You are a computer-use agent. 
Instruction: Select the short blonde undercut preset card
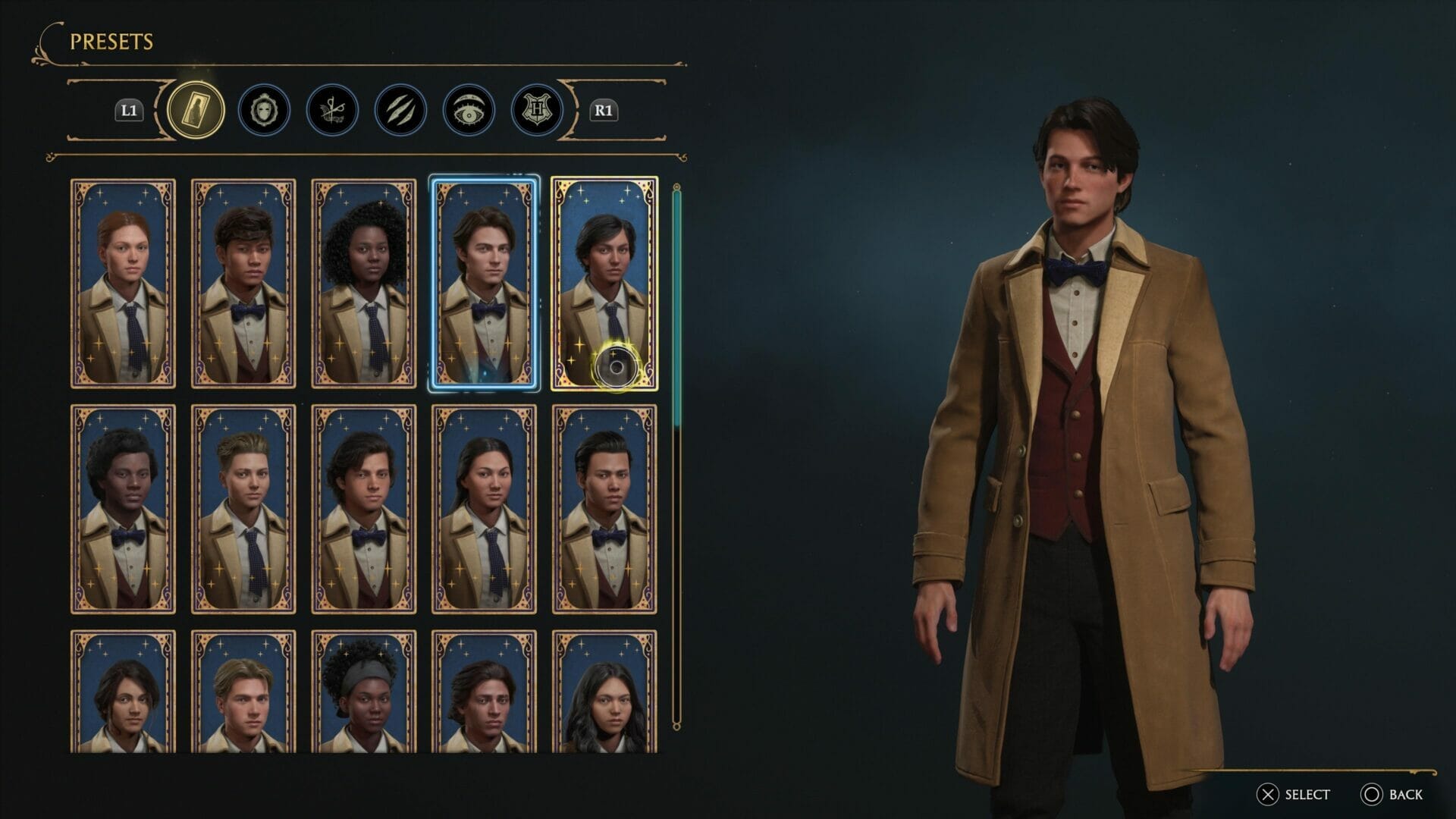click(243, 509)
